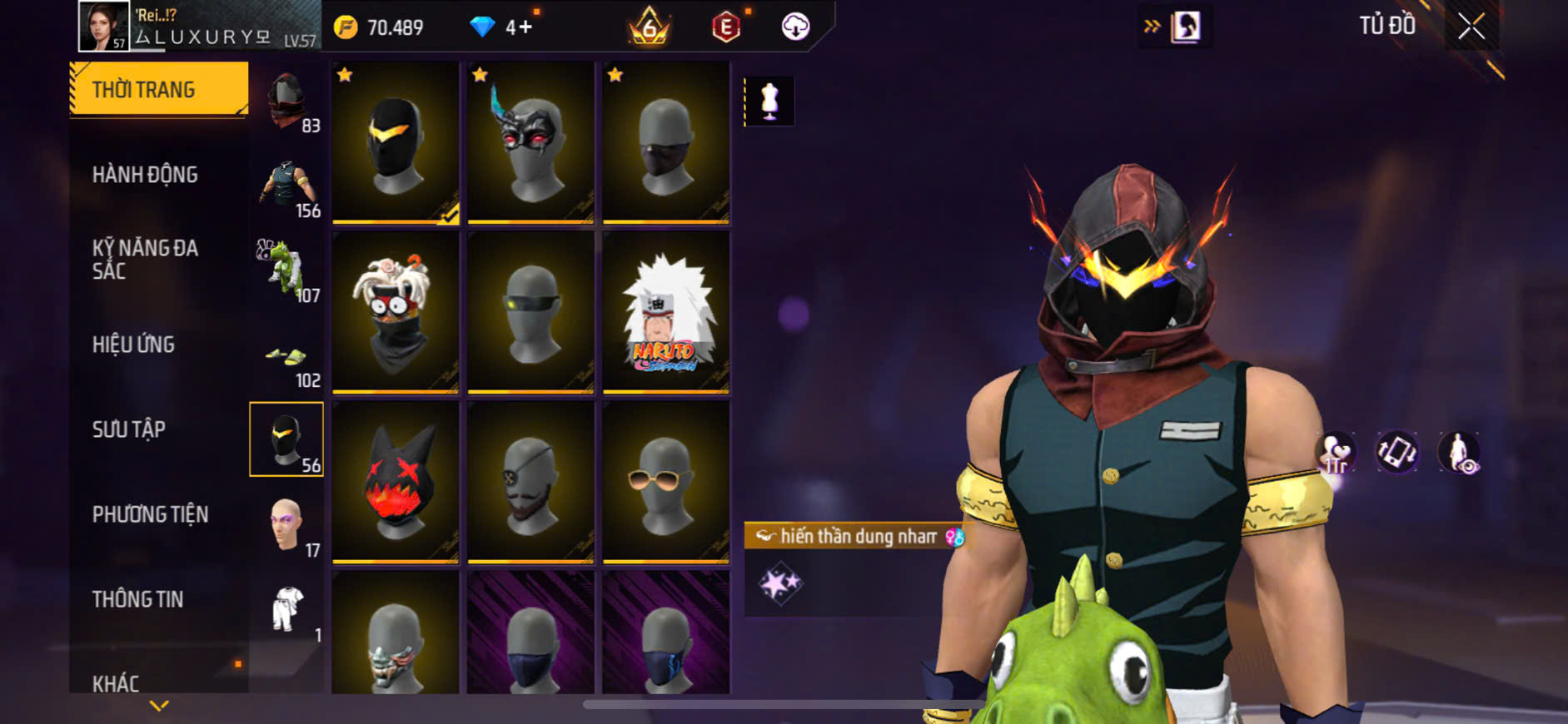Click the mannequin outfit preset icon
Viewport: 1568px width, 724px height.
pyautogui.click(x=769, y=102)
